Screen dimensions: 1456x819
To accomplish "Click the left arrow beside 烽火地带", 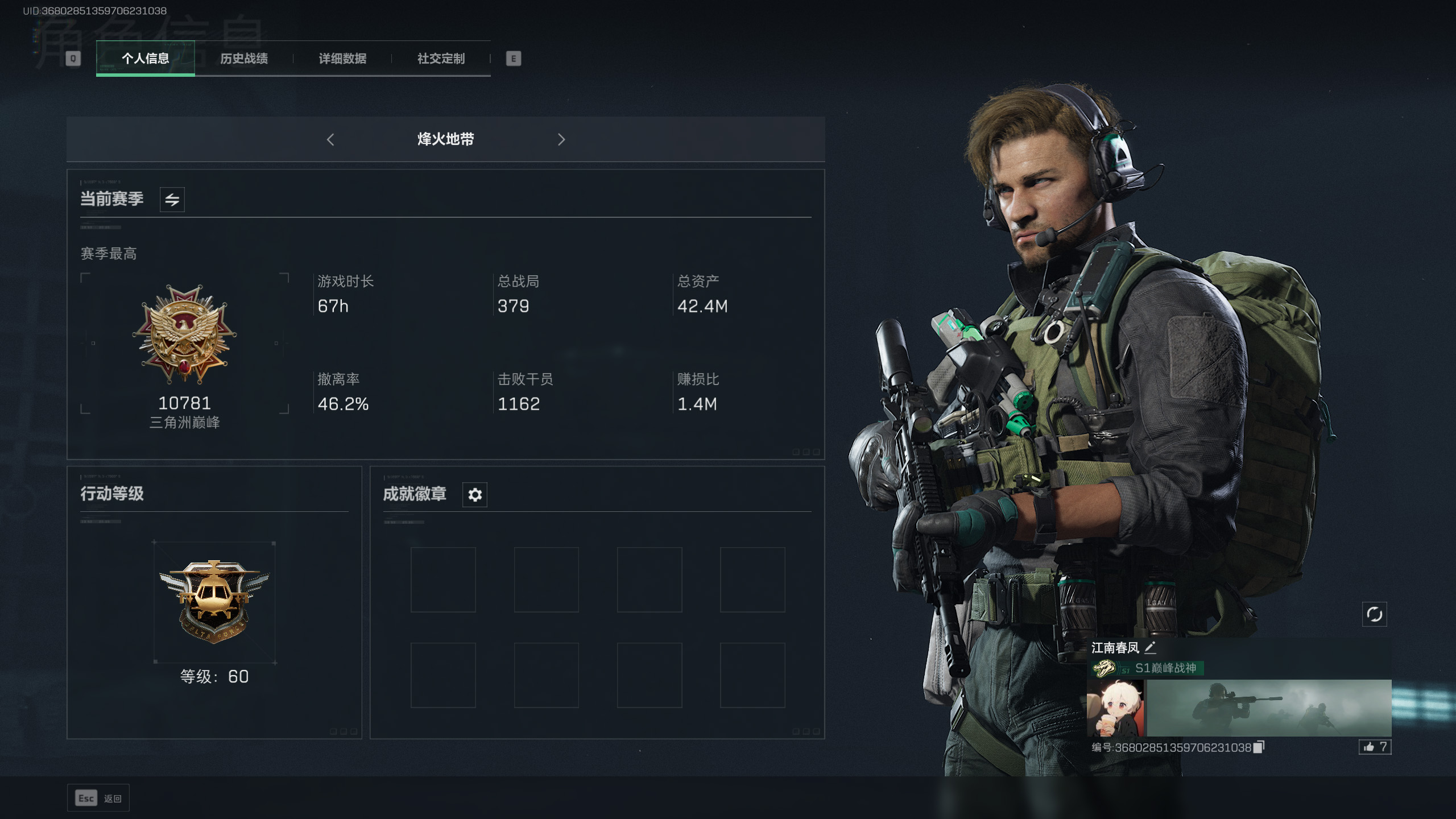I will click(x=330, y=139).
